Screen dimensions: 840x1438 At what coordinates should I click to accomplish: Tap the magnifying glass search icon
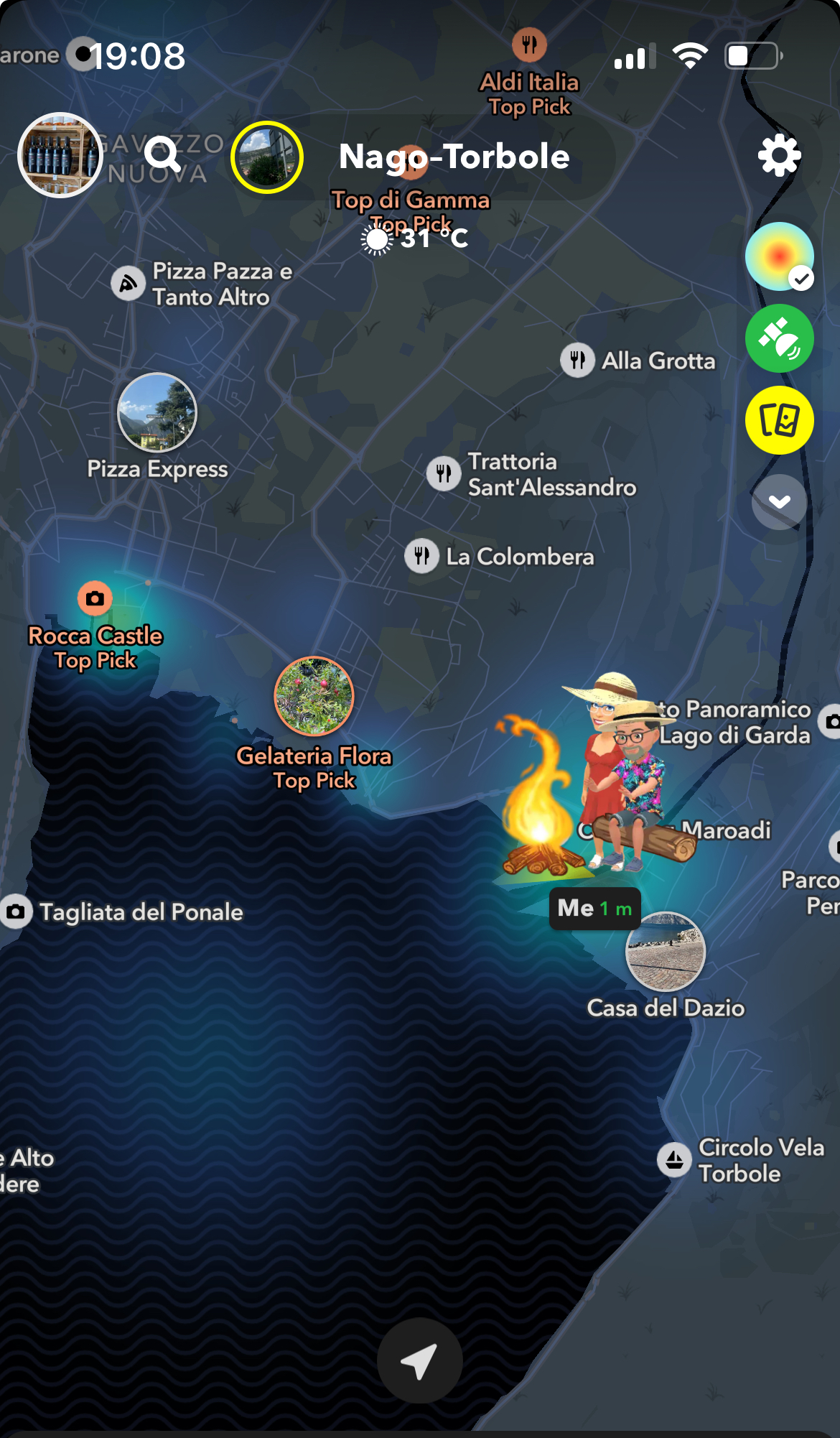pyautogui.click(x=162, y=154)
